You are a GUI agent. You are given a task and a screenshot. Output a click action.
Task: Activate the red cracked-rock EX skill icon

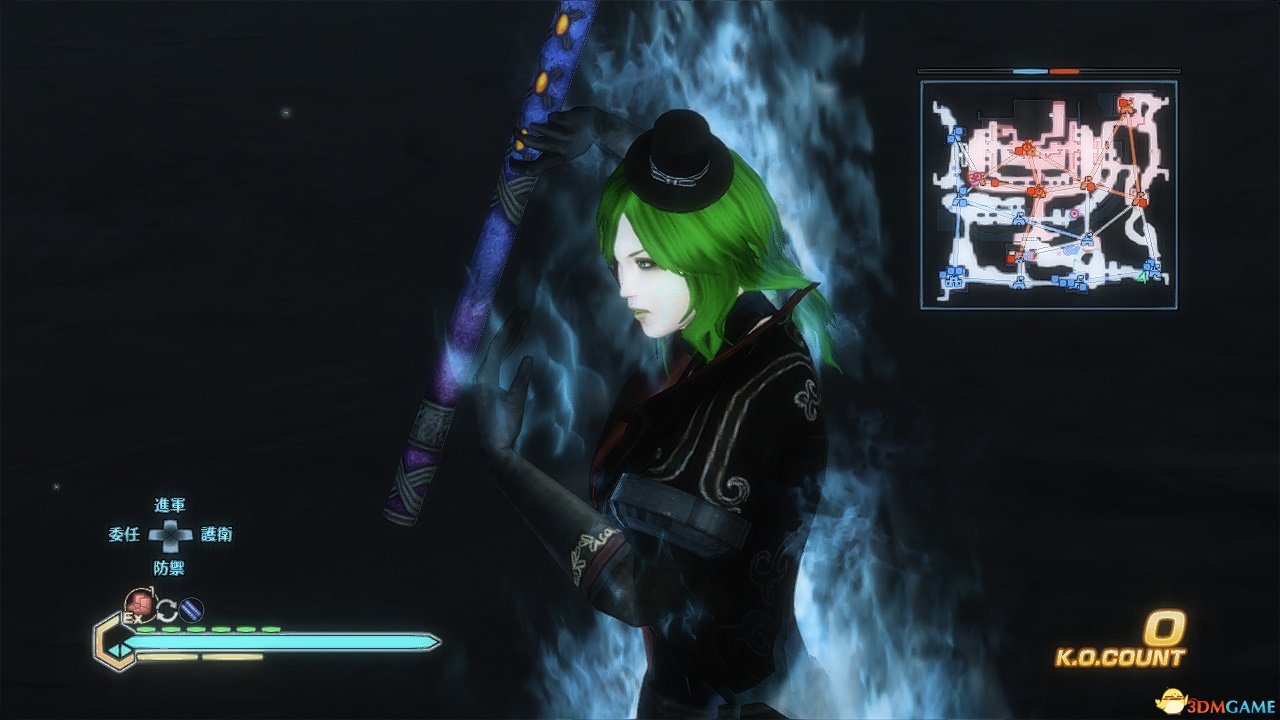[x=139, y=604]
